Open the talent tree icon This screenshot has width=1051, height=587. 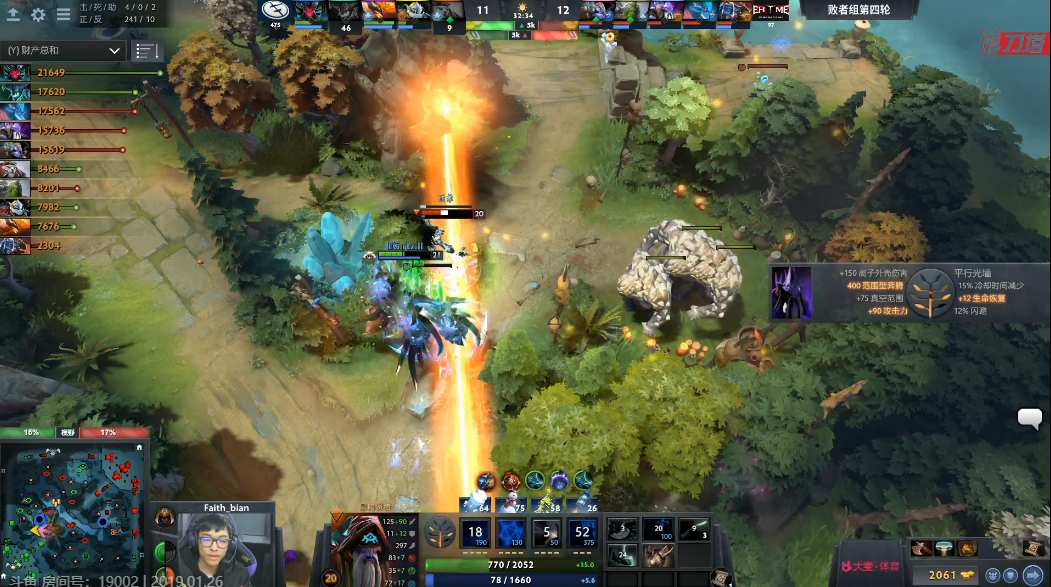(440, 531)
